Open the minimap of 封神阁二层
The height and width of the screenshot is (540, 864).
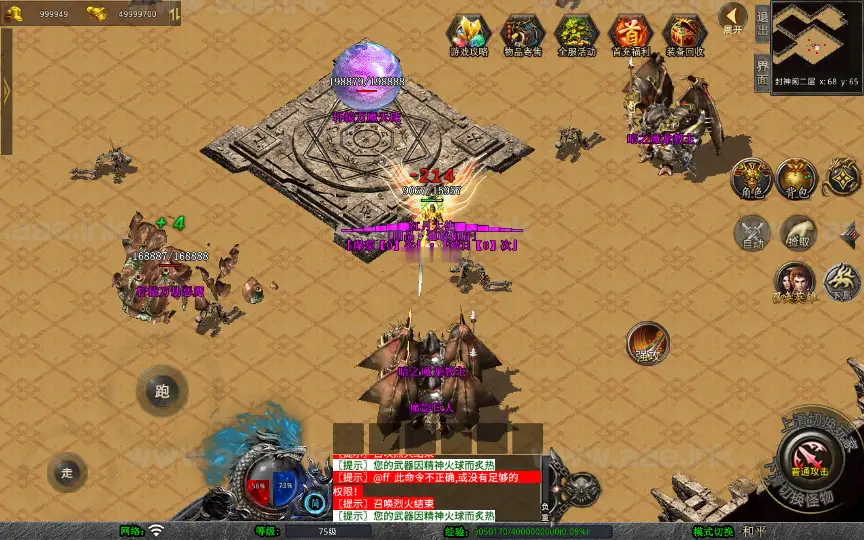tap(815, 40)
